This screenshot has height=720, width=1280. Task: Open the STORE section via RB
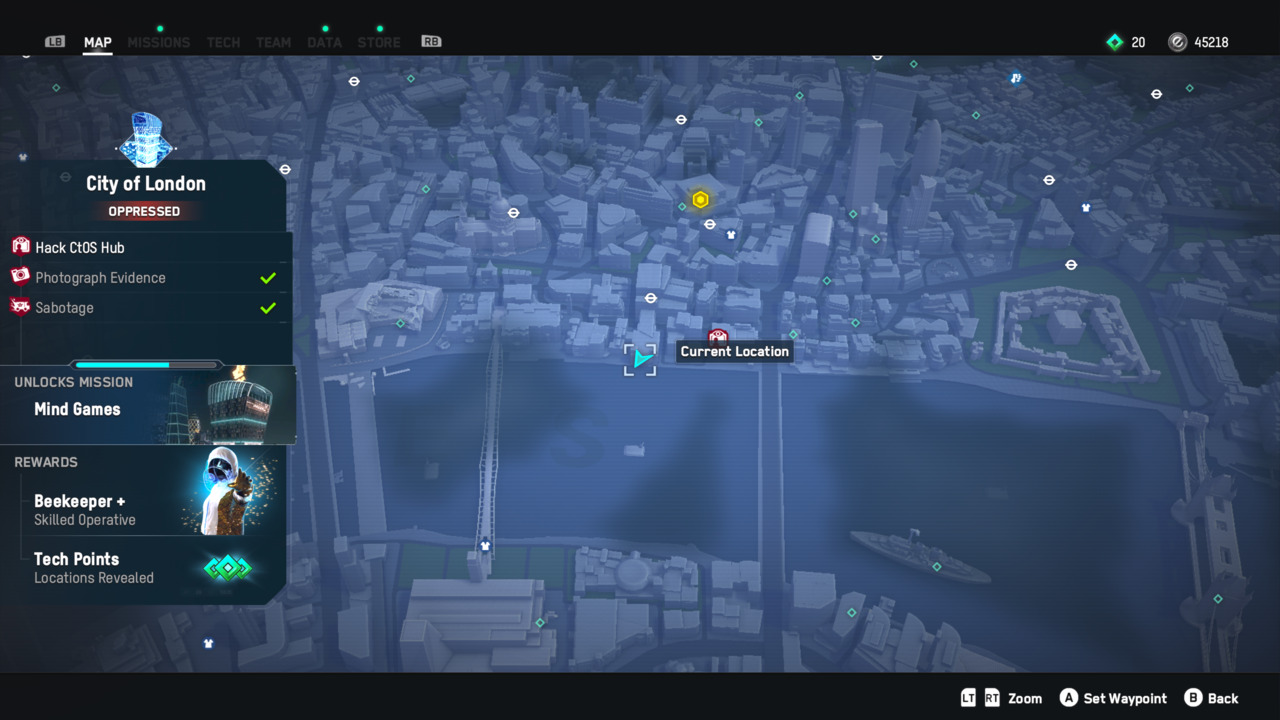click(x=378, y=42)
